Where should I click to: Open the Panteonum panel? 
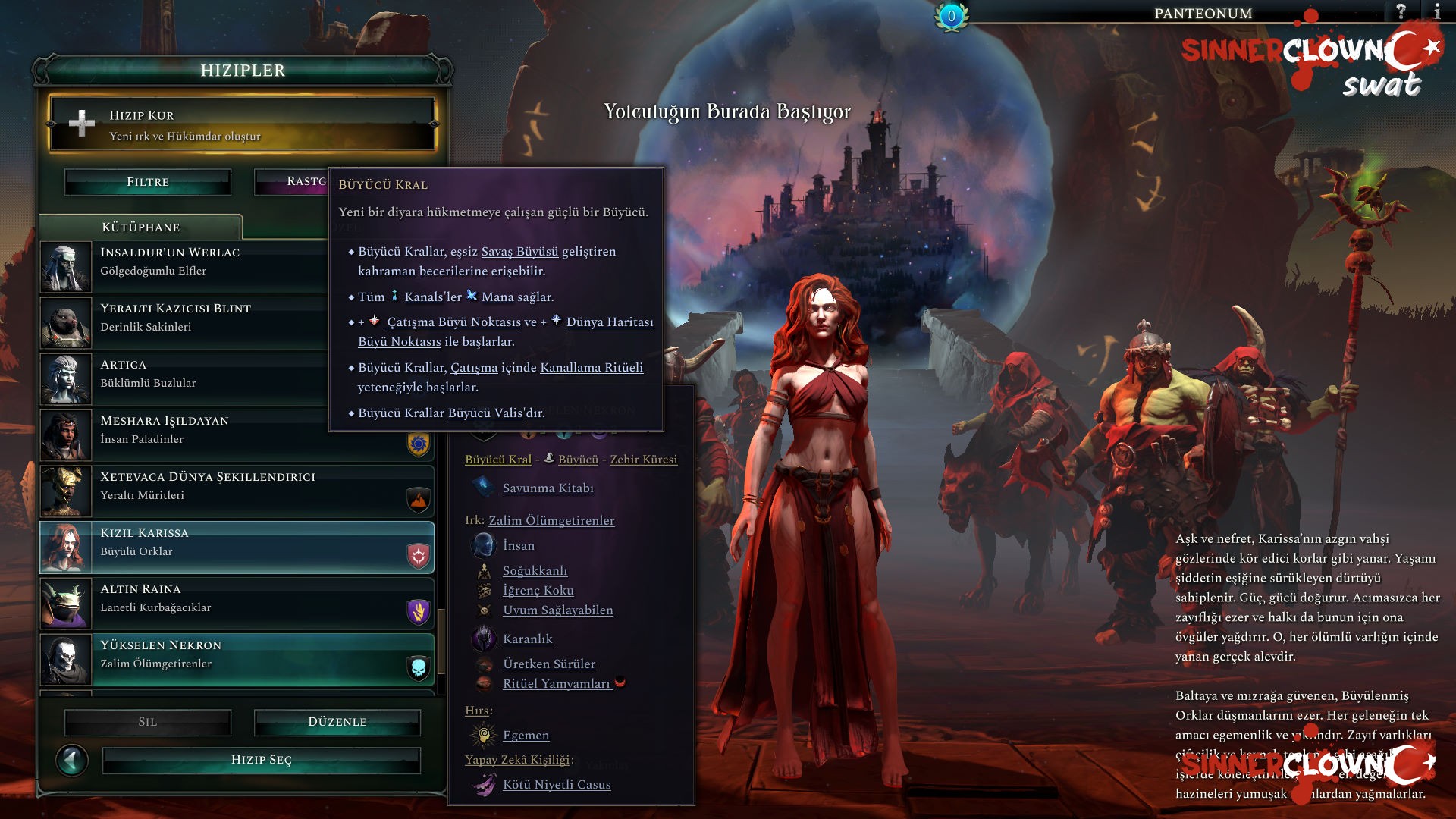click(1203, 13)
